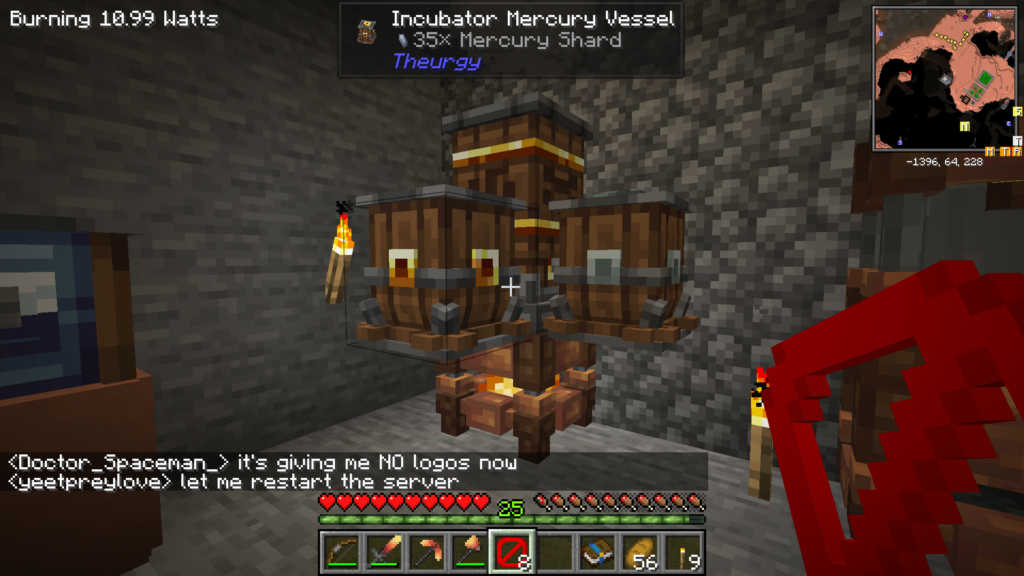
Task: Click the chat message from yeetpreylove
Action: click(232, 482)
